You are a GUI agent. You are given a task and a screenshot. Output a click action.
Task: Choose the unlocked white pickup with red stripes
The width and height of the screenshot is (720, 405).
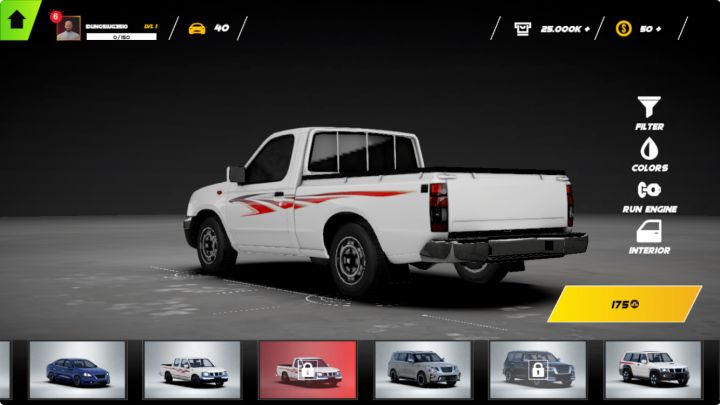192,370
